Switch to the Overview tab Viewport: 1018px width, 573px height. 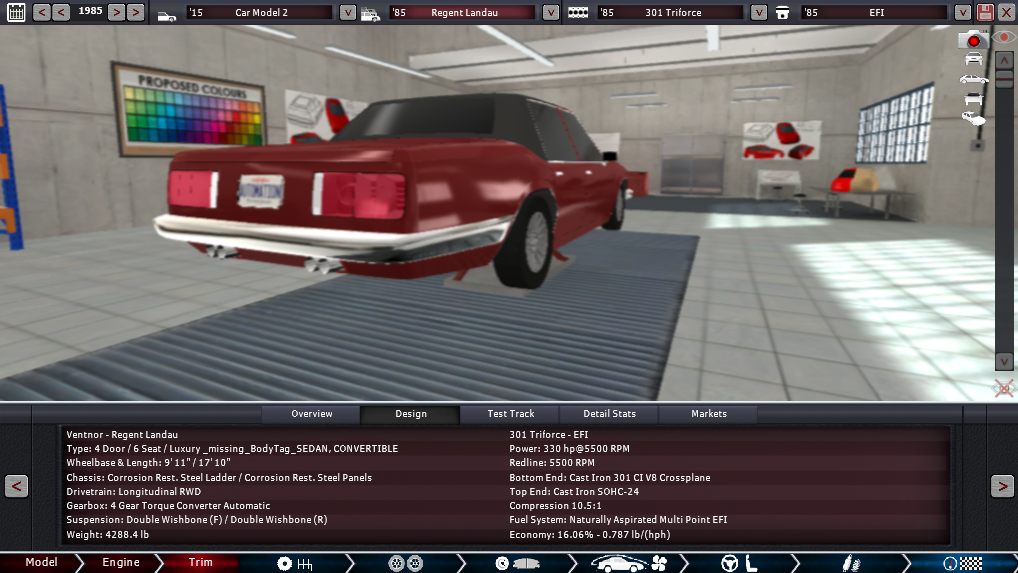(311, 414)
